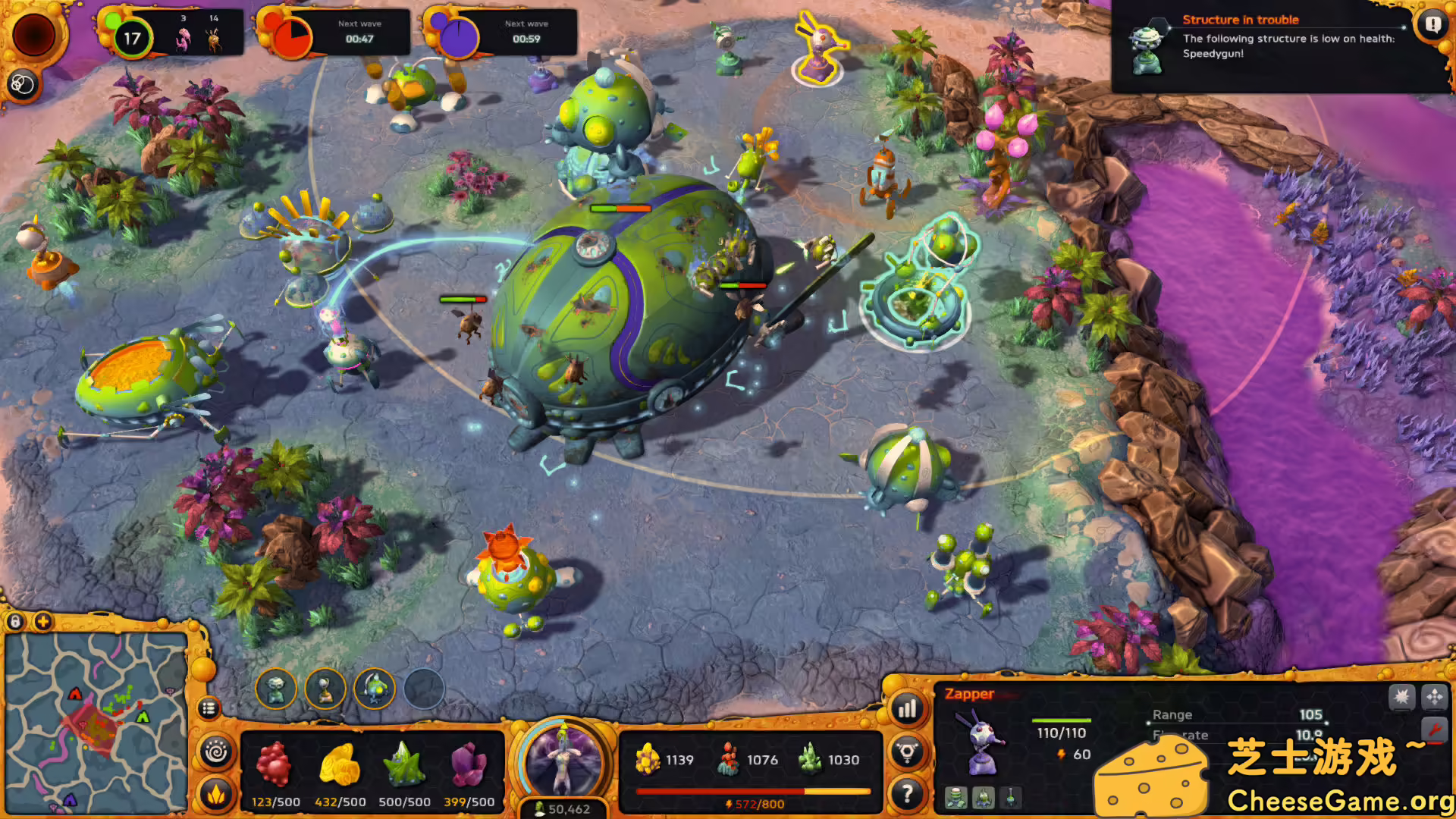Image resolution: width=1456 pixels, height=819 pixels.
Task: Open the list button beside the minimap
Action: pos(209,708)
